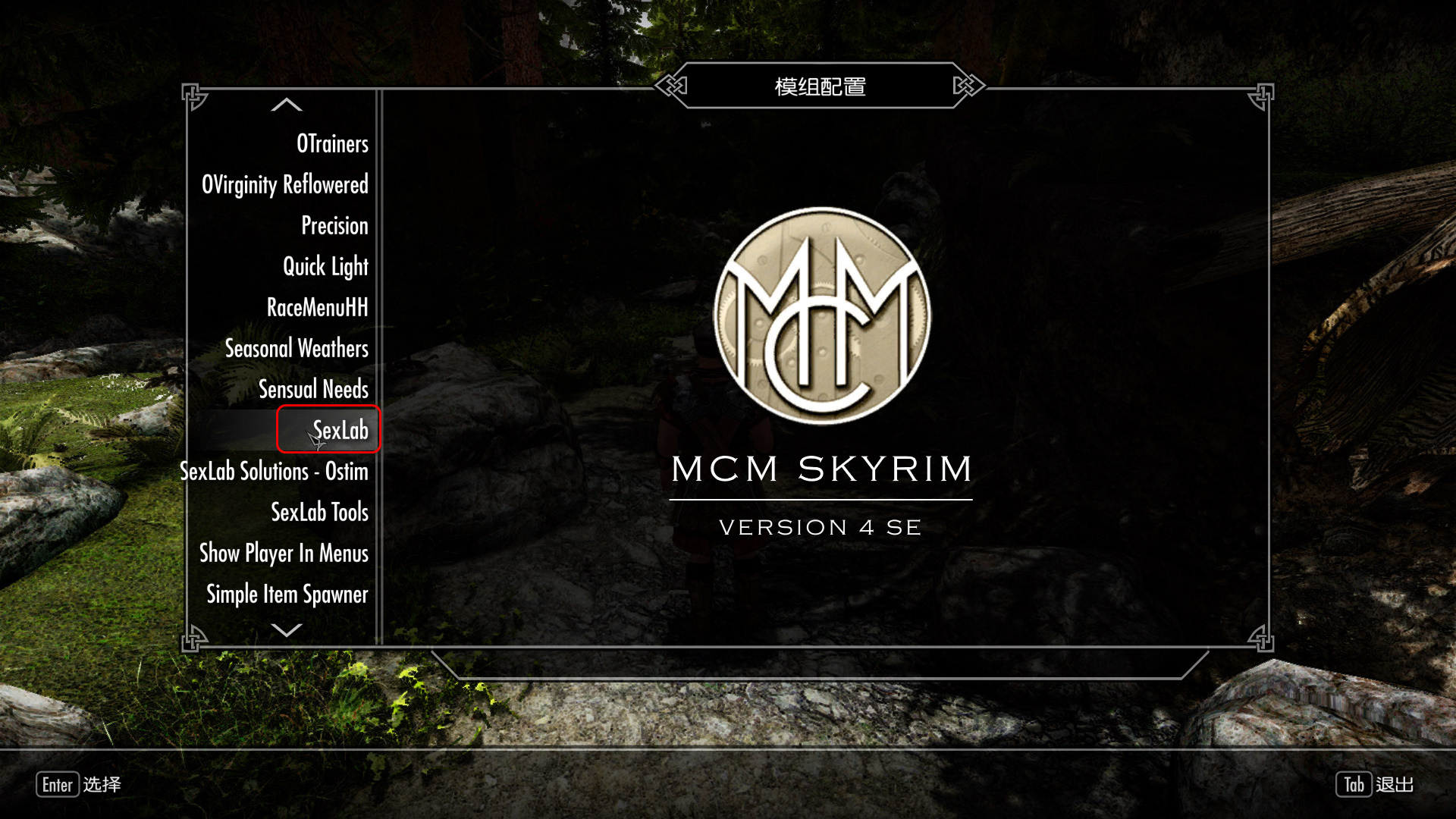The width and height of the screenshot is (1456, 819).
Task: Open the SexLab Tools entry
Action: pyautogui.click(x=319, y=513)
